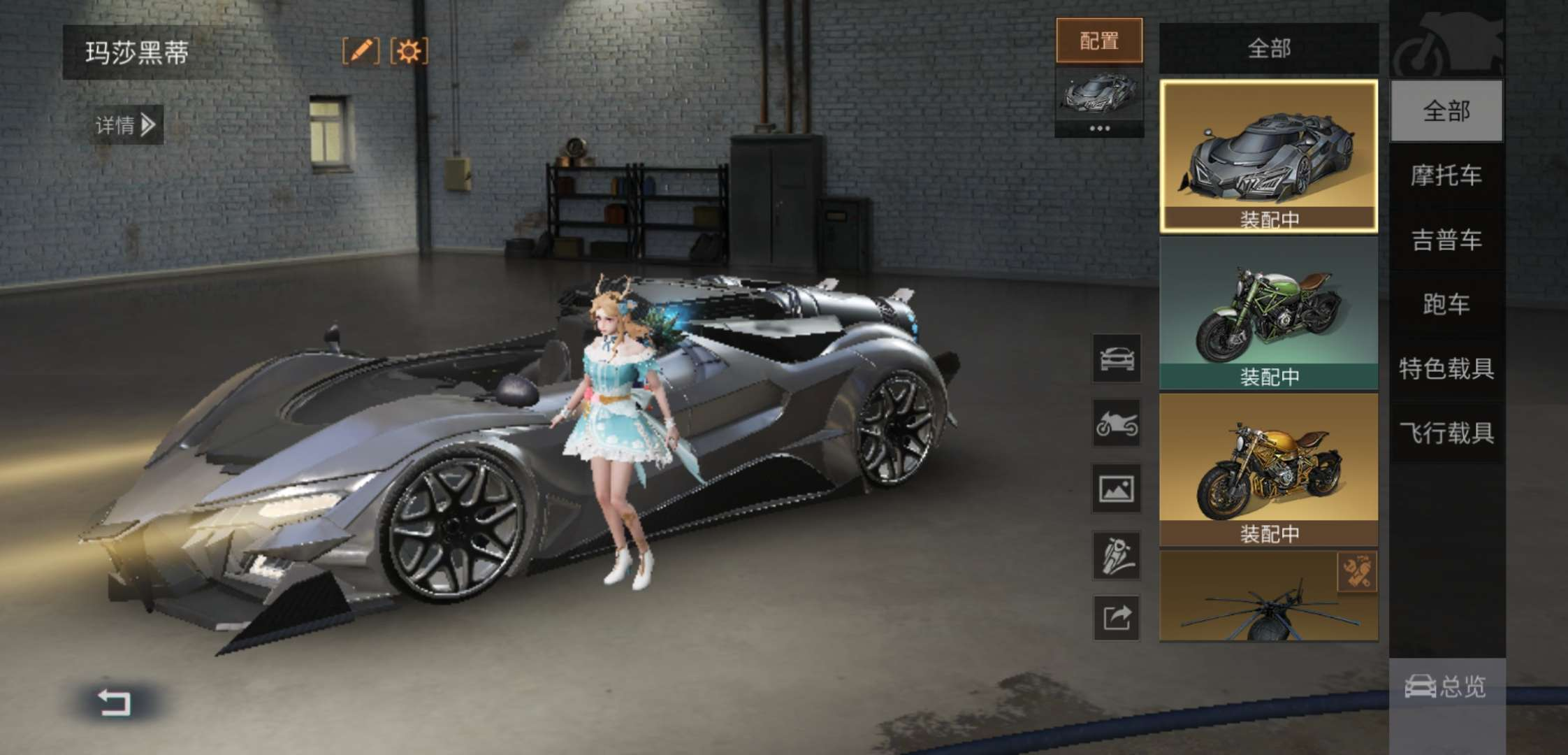Viewport: 1568px width, 755px height.
Task: Open the picture background icon
Action: (x=1116, y=489)
